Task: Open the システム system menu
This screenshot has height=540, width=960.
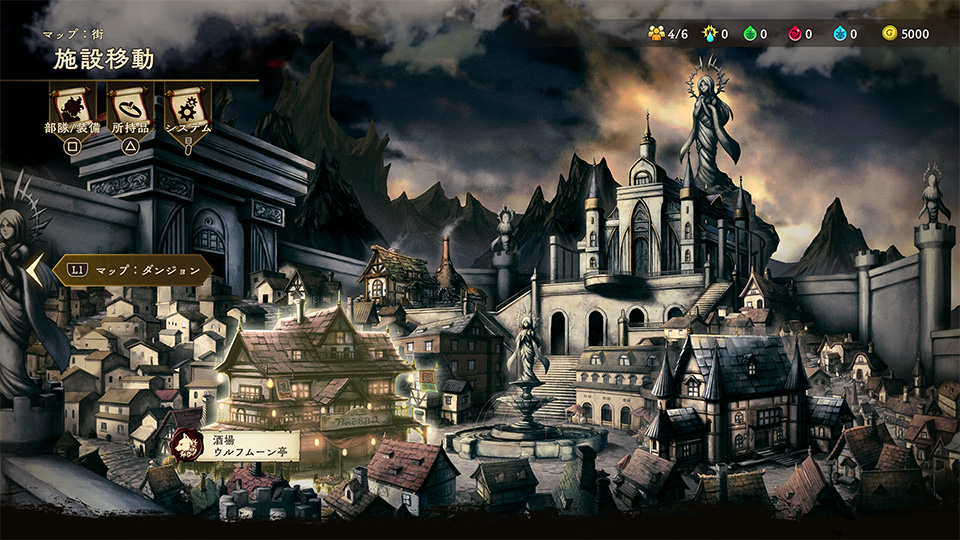Action: click(187, 109)
